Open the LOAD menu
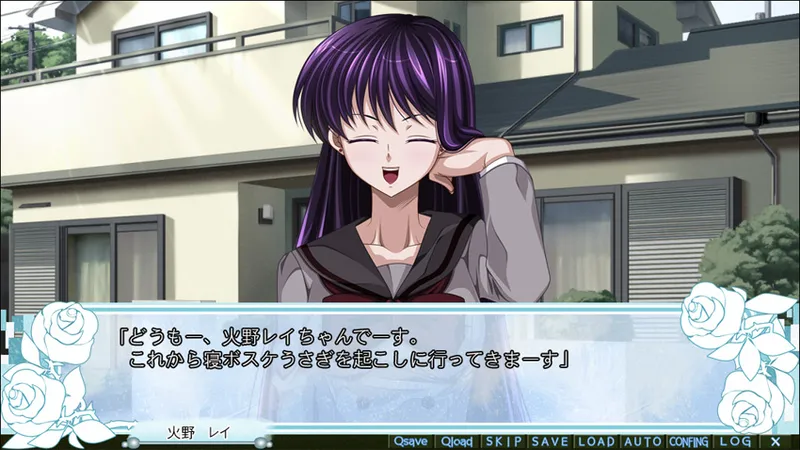The height and width of the screenshot is (450, 800). tap(596, 441)
